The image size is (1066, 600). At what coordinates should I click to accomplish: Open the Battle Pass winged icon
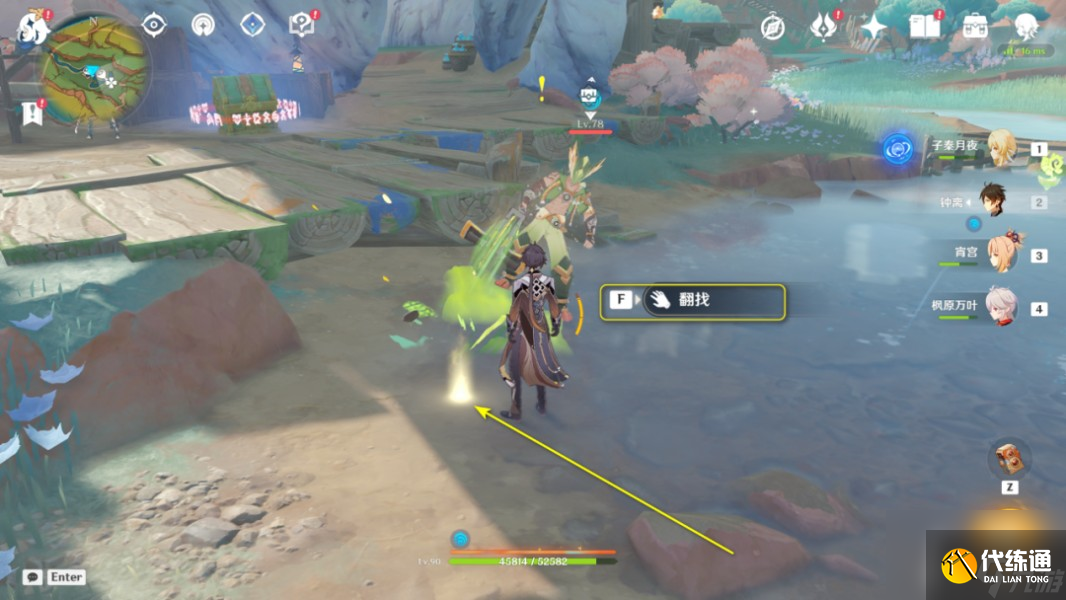point(824,26)
